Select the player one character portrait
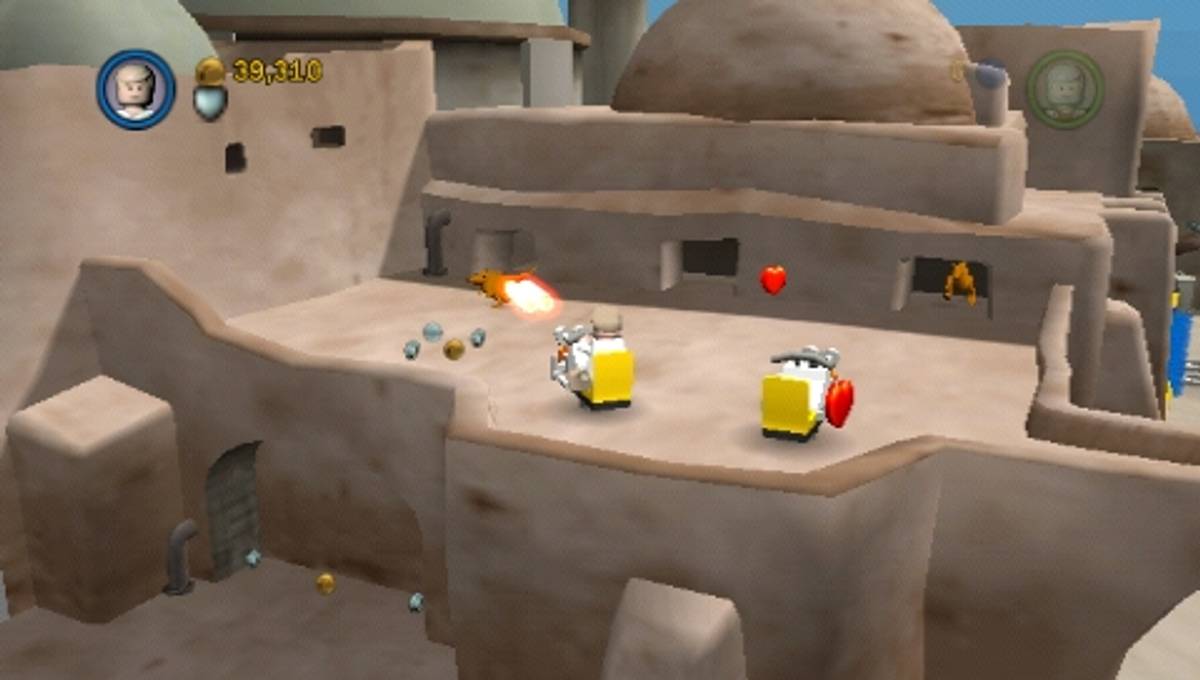 tap(136, 89)
